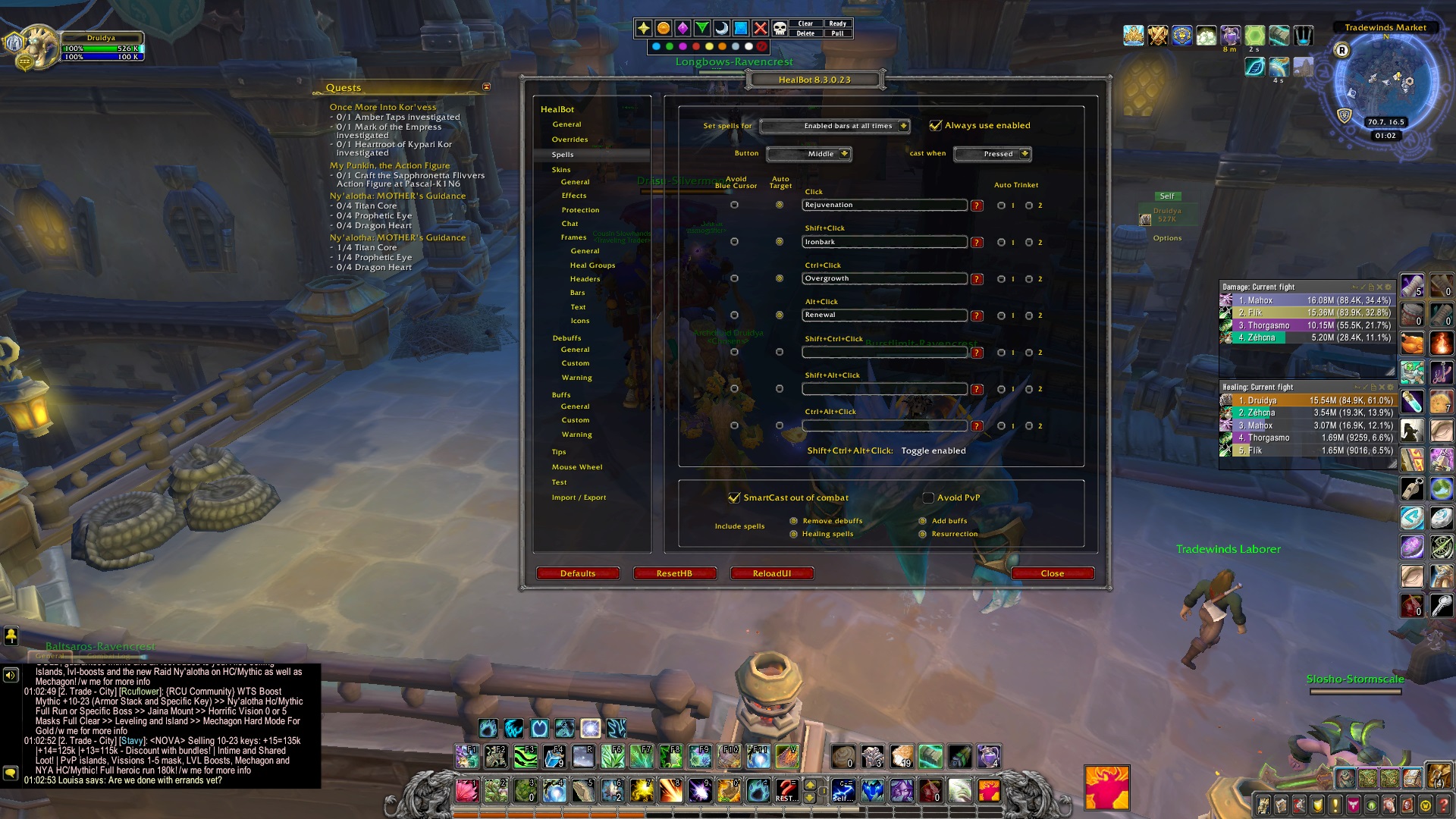Open help for the Rejuvenation click binding
The height and width of the screenshot is (819, 1456).
click(x=979, y=205)
